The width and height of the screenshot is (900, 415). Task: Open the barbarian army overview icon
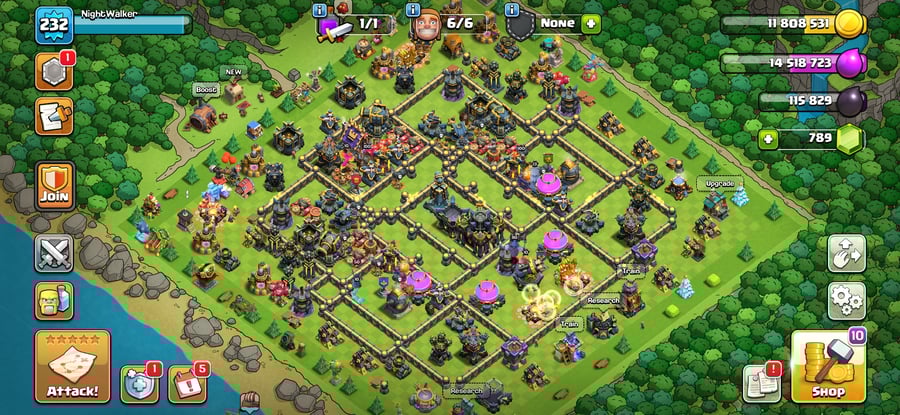tap(54, 300)
